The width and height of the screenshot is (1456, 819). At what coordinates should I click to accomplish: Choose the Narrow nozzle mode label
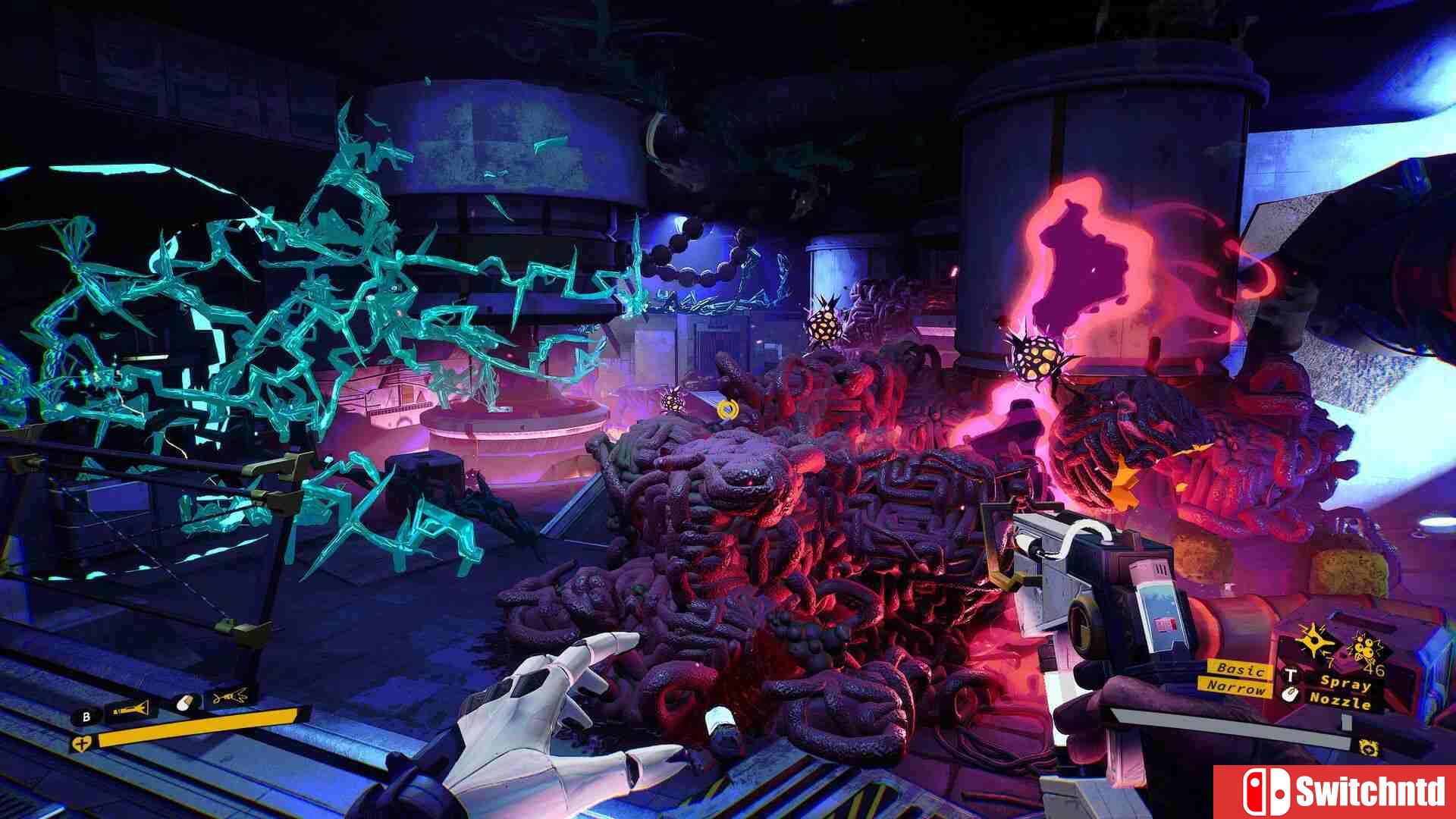point(1236,688)
